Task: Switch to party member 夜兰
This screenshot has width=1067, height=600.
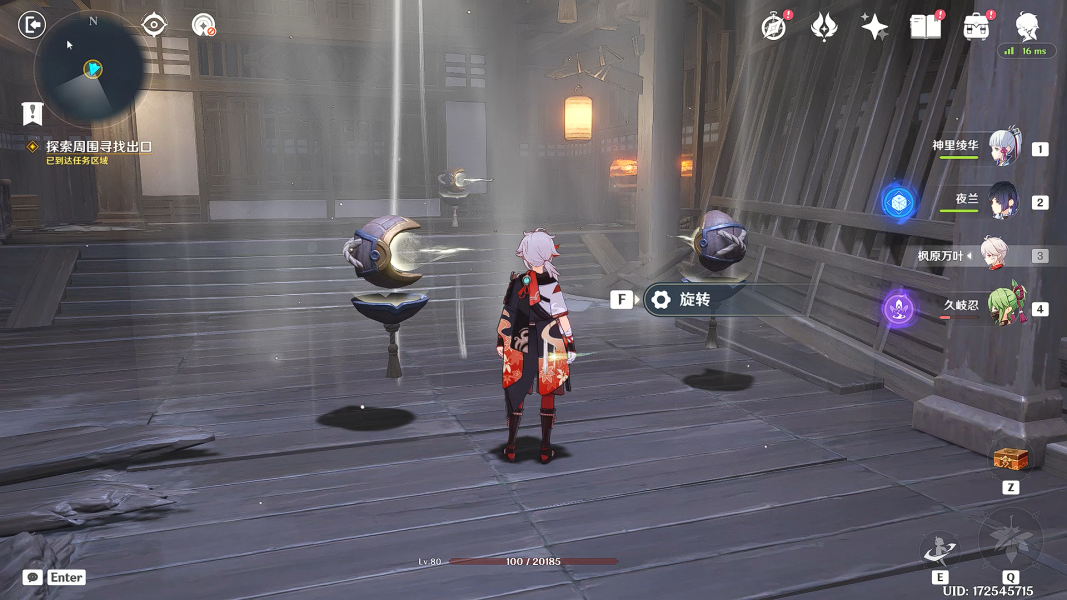Action: pos(1003,201)
